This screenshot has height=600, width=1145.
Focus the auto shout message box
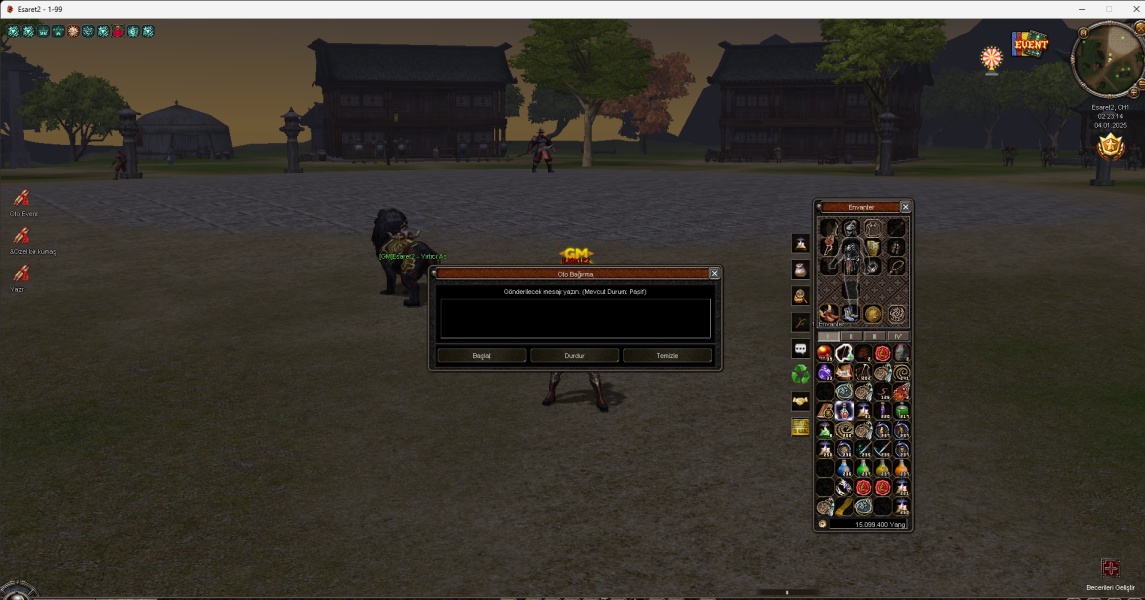tap(575, 318)
